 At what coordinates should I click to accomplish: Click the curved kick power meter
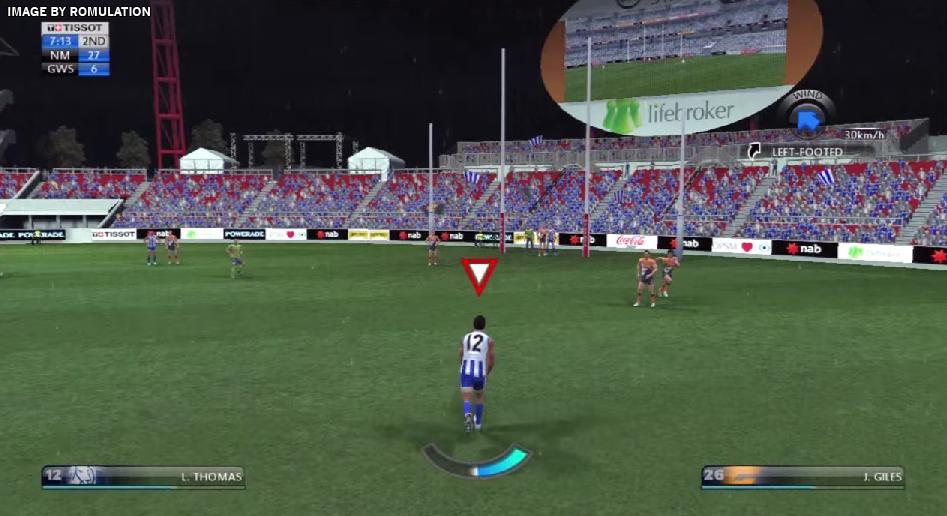tap(476, 462)
